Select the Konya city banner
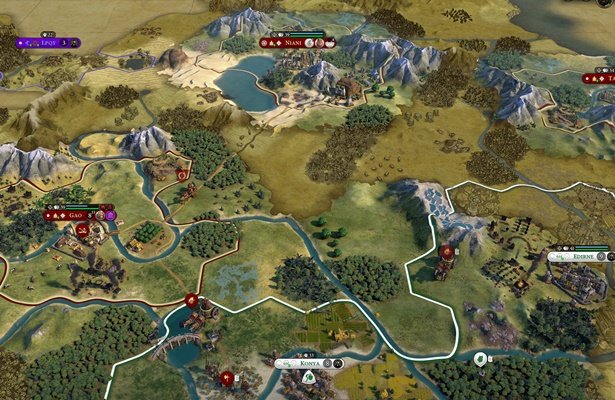 point(309,363)
